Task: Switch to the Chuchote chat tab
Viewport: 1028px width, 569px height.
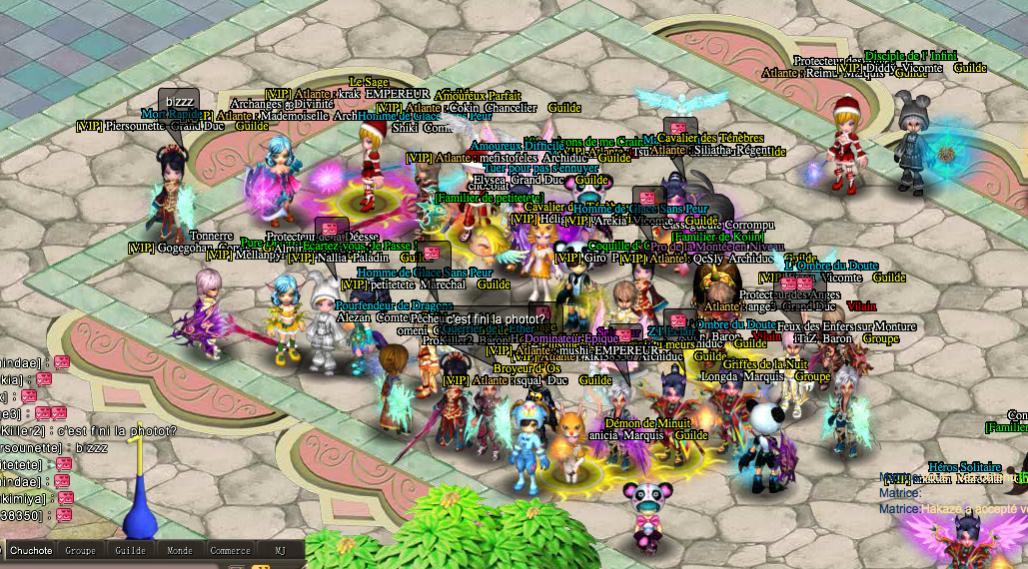Action: (30, 550)
